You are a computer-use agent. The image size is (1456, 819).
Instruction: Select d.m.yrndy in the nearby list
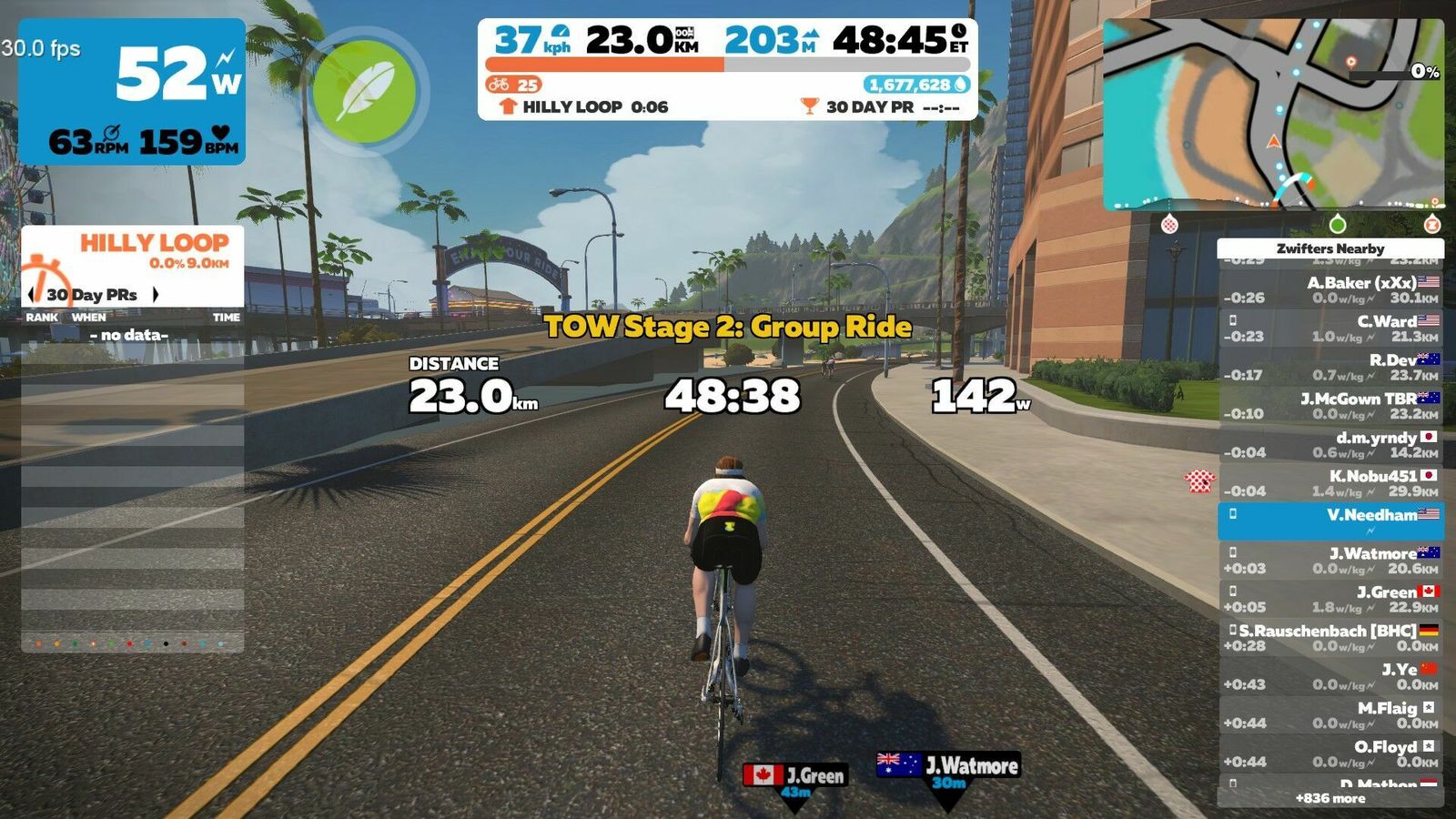[1330, 444]
